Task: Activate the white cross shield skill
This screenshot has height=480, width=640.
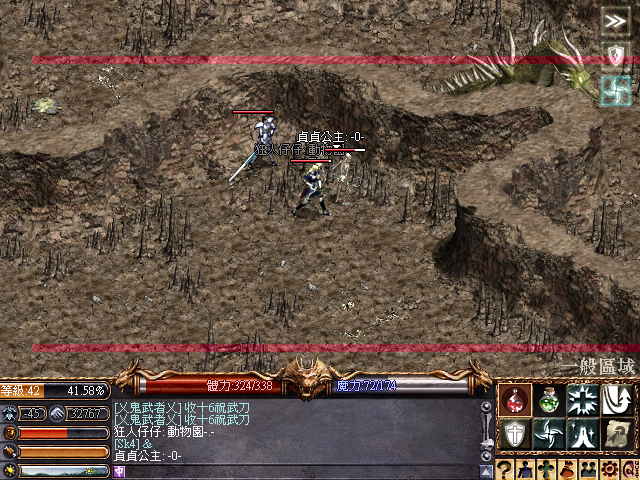Action: pos(515,434)
